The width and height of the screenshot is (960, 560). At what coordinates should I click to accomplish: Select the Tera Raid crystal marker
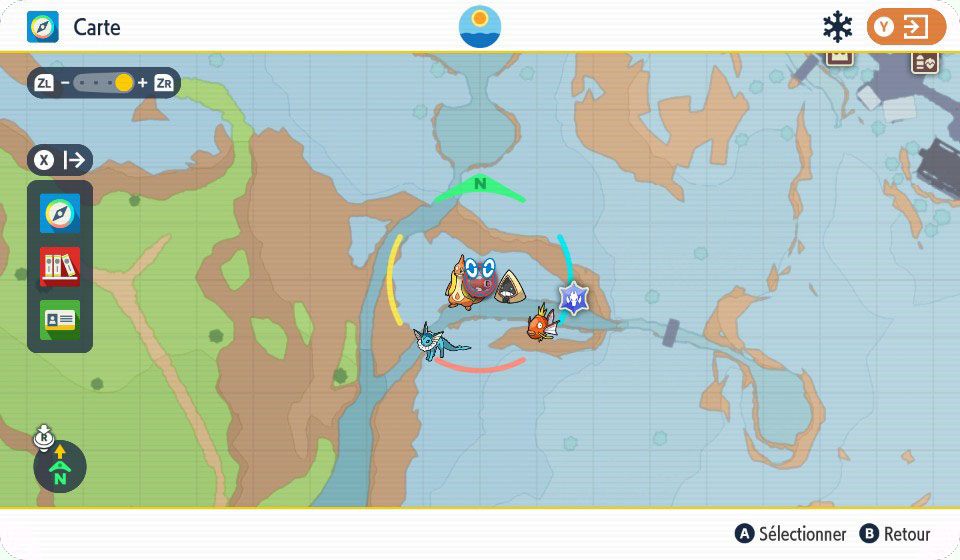[573, 297]
